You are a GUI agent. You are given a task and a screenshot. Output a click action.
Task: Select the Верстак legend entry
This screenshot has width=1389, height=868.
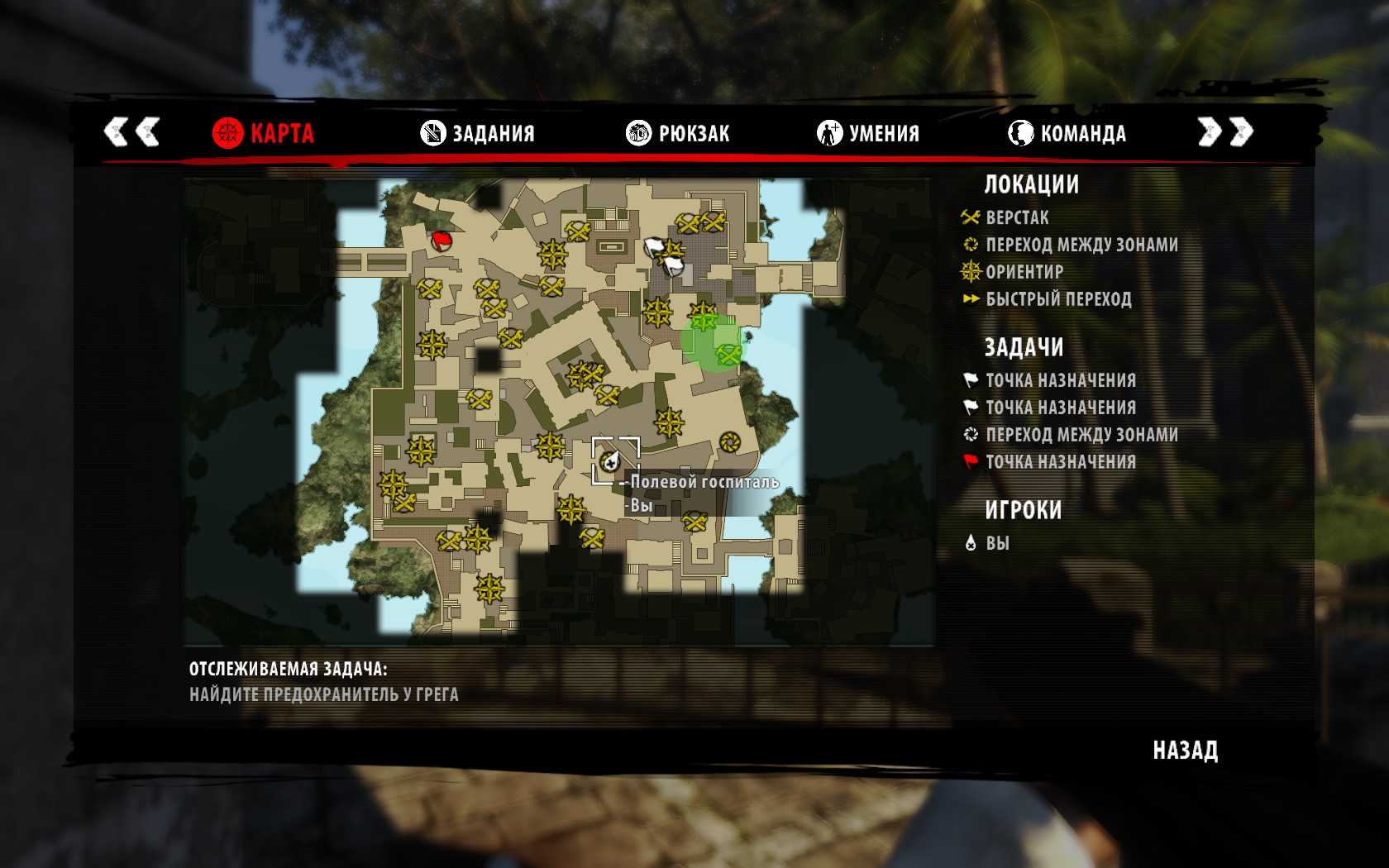pos(1017,218)
